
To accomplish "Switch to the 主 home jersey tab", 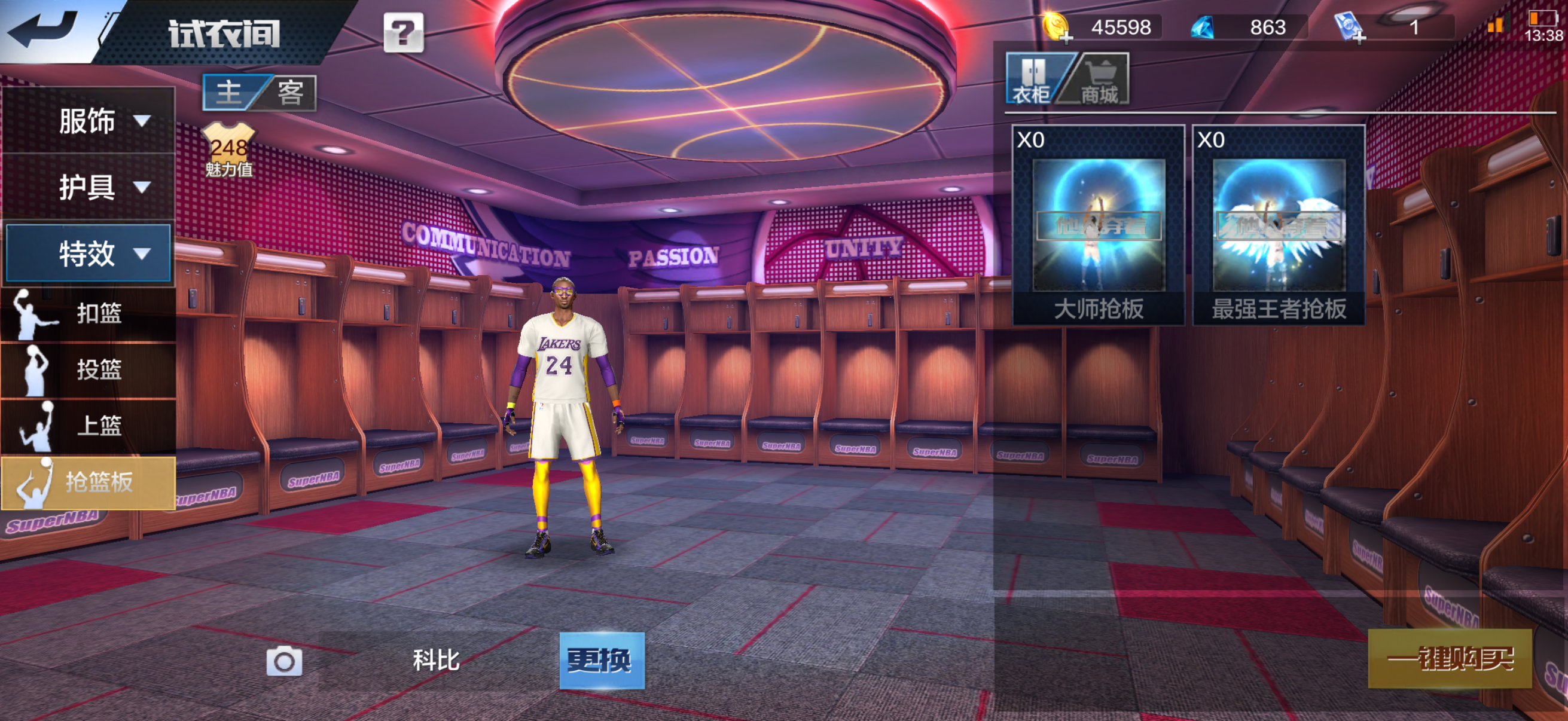I will tap(230, 93).
